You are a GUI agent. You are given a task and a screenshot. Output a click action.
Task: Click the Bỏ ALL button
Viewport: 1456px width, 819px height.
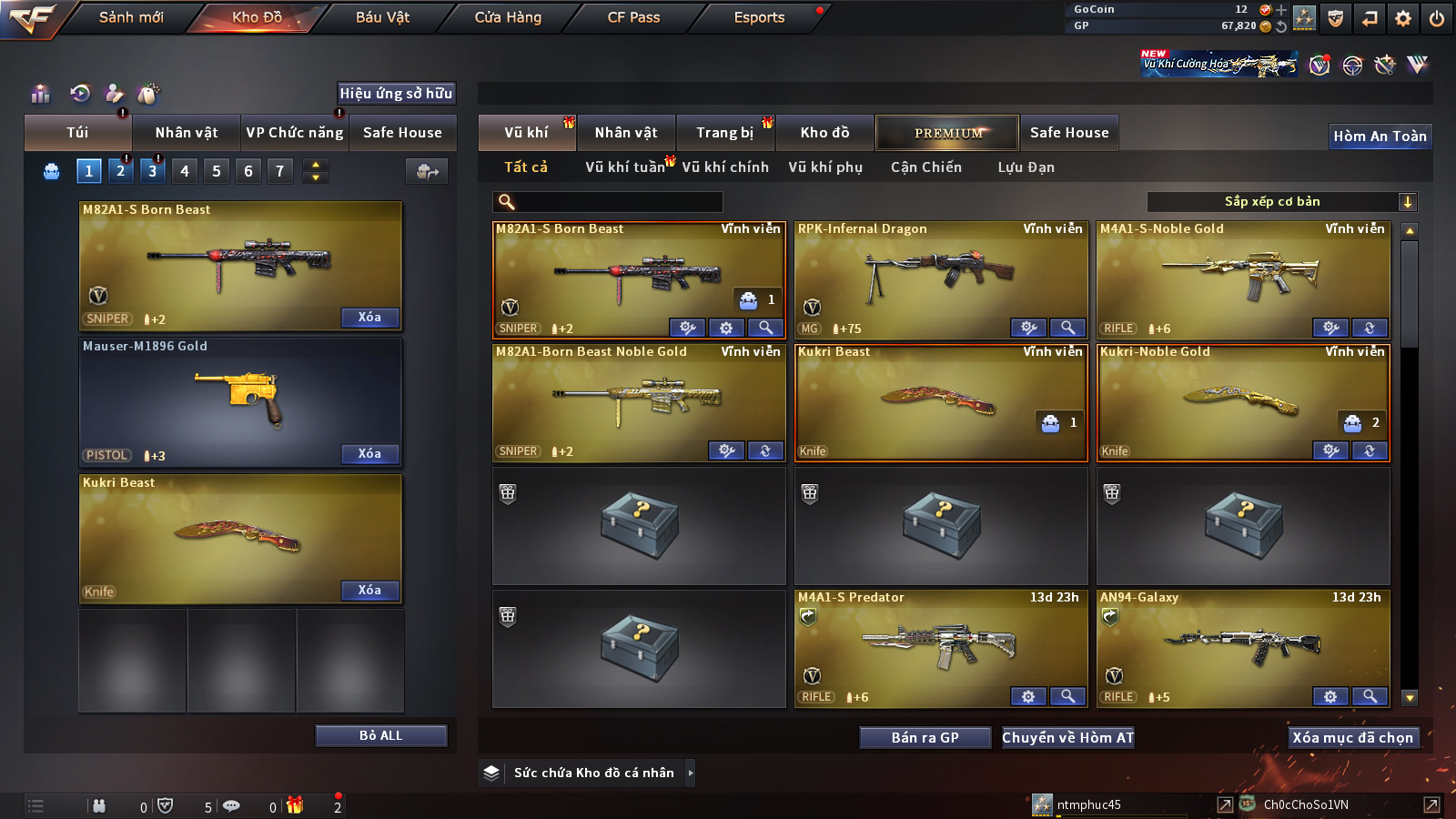coord(380,736)
